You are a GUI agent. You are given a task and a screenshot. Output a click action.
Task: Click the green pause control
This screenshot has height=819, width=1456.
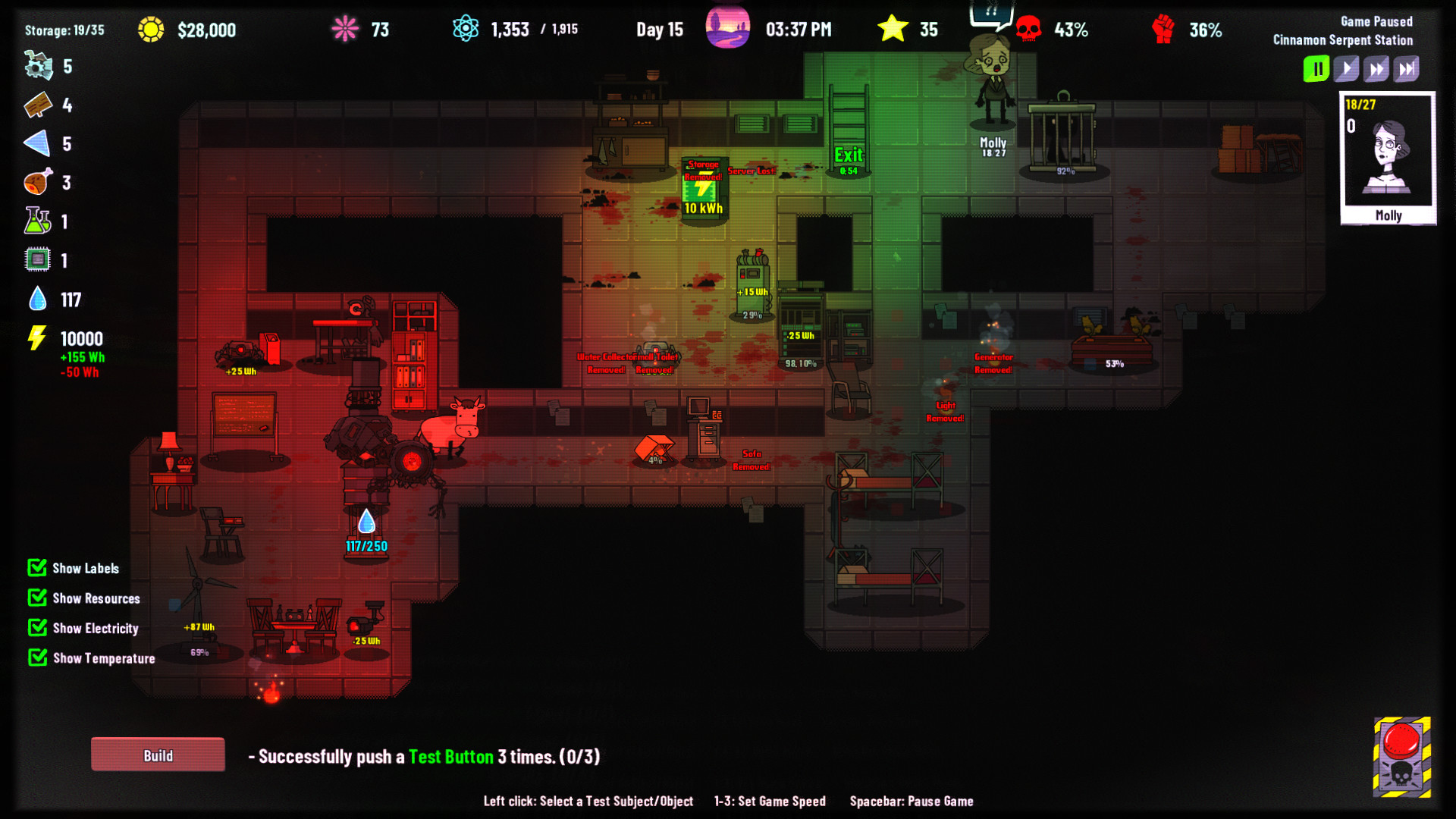coord(1316,68)
